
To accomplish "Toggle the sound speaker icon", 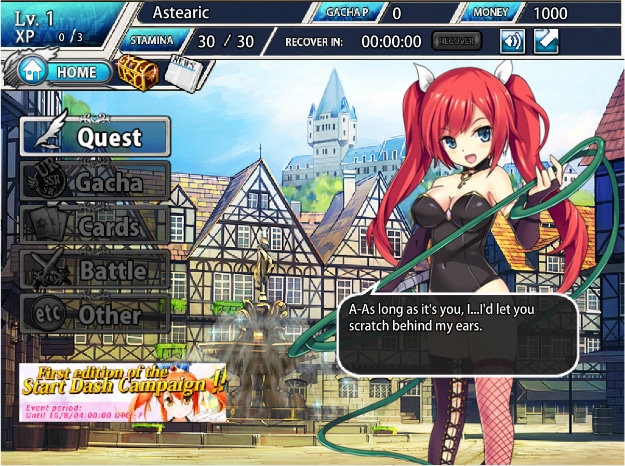I will tap(512, 42).
